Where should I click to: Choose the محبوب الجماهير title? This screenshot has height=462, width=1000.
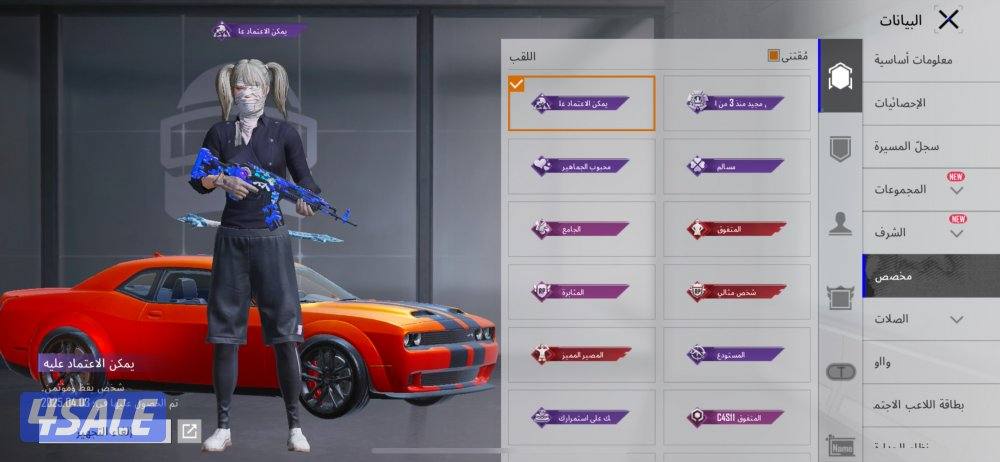point(582,166)
